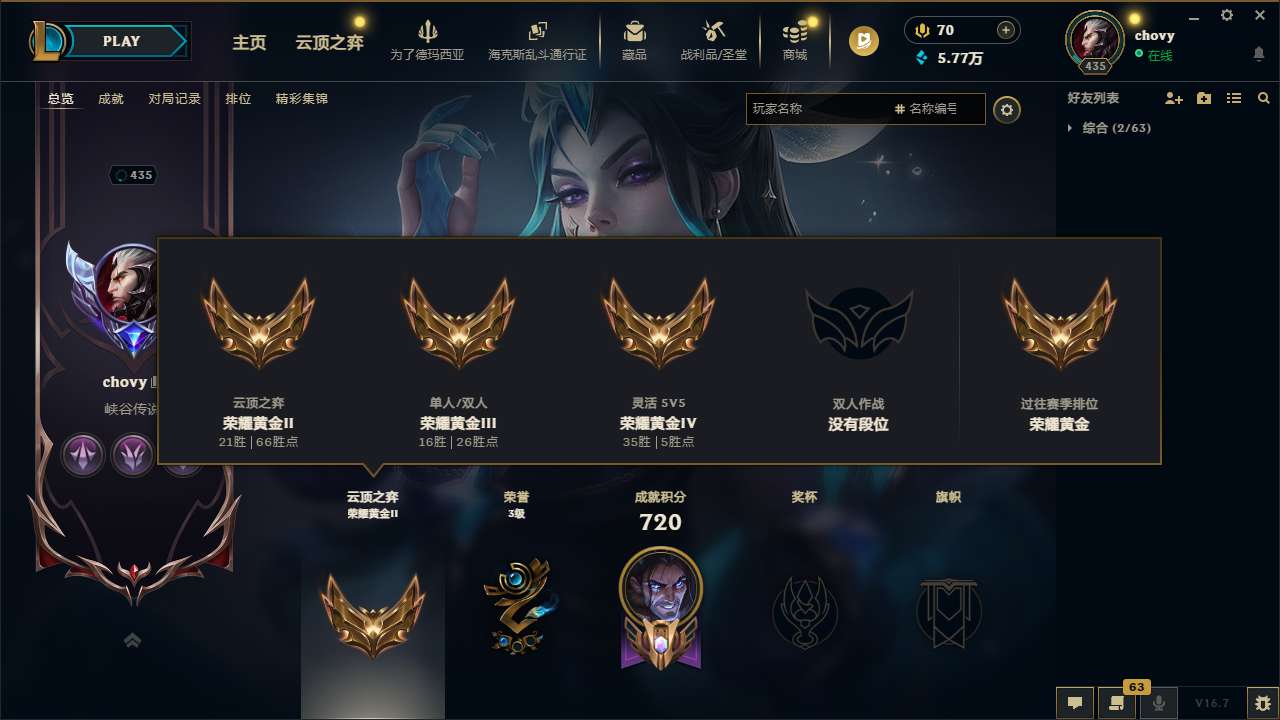Image resolution: width=1280 pixels, height=720 pixels.
Task: Open friend list search
Action: point(1264,98)
